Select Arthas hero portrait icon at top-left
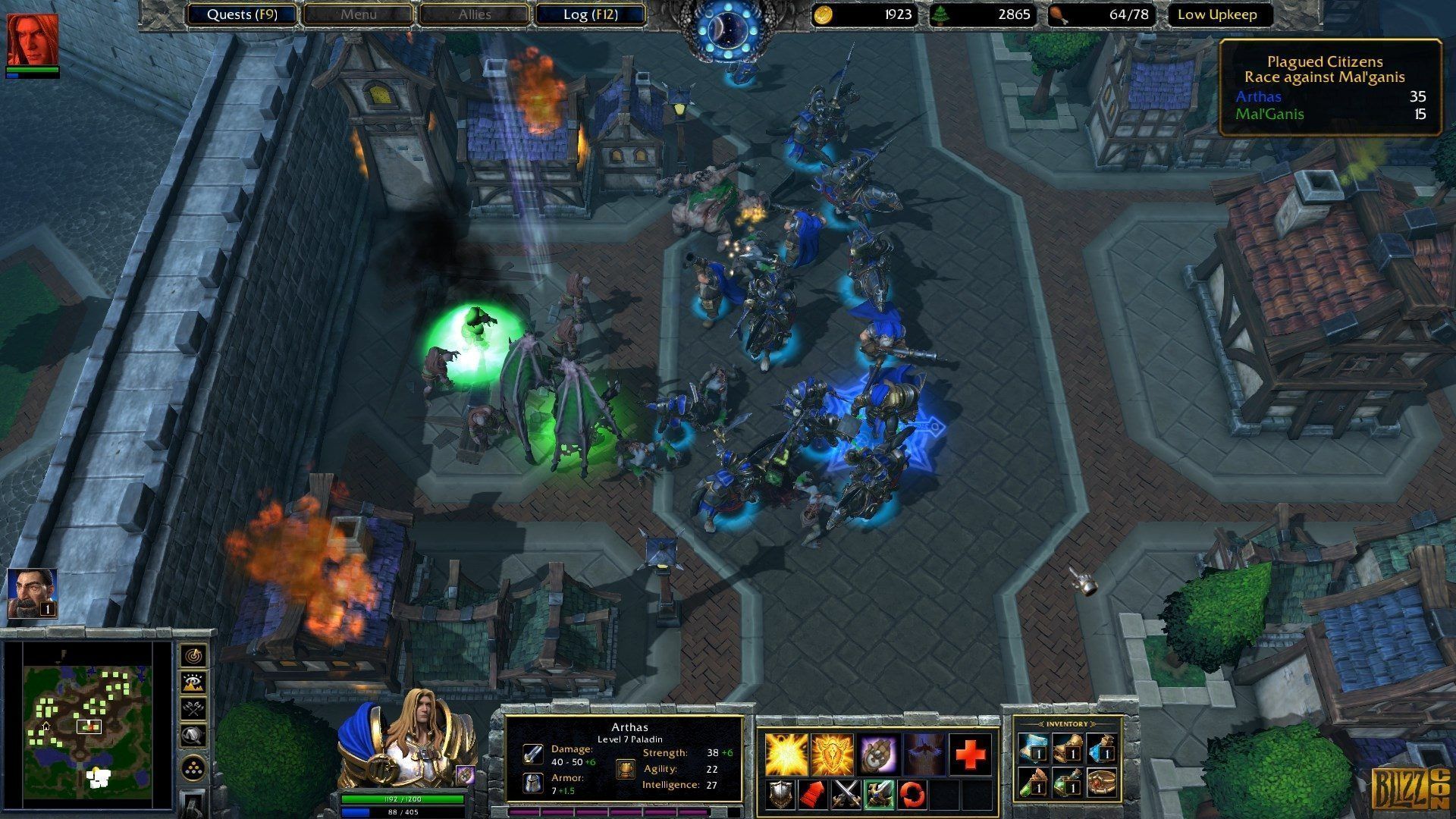The height and width of the screenshot is (819, 1456). (x=33, y=39)
